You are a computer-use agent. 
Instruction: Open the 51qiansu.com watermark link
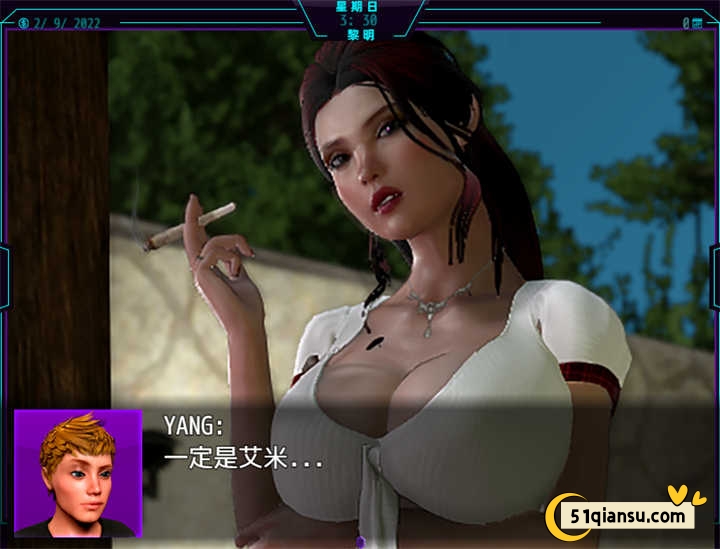629,515
